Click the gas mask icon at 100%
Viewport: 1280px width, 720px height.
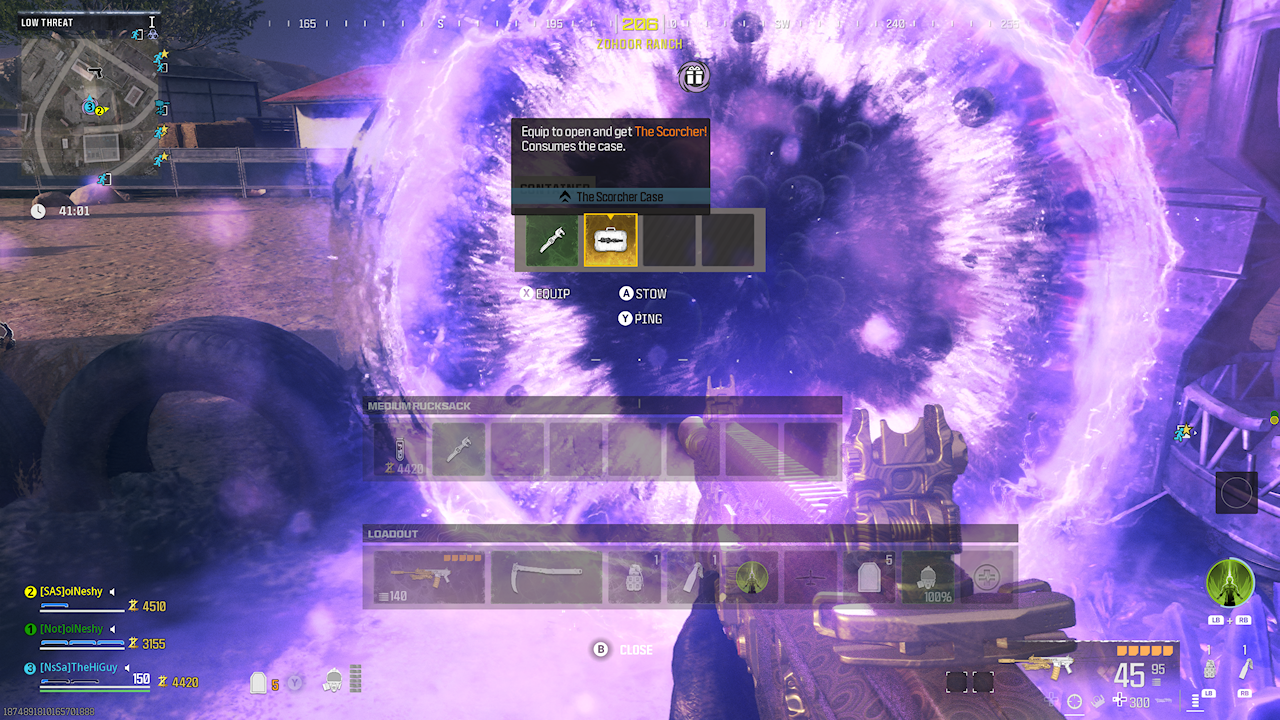(930, 576)
